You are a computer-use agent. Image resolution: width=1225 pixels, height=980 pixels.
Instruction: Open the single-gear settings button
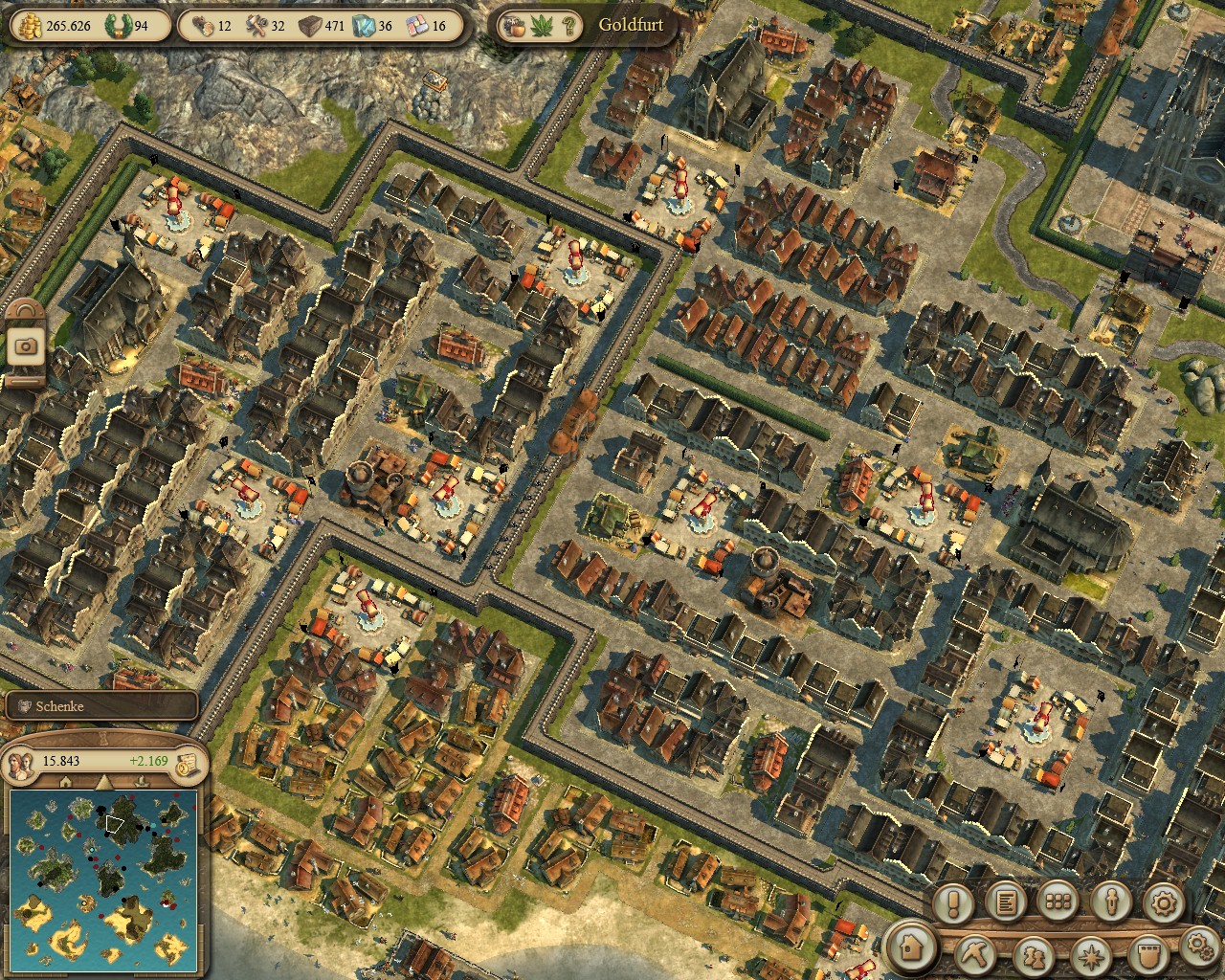click(x=1163, y=902)
